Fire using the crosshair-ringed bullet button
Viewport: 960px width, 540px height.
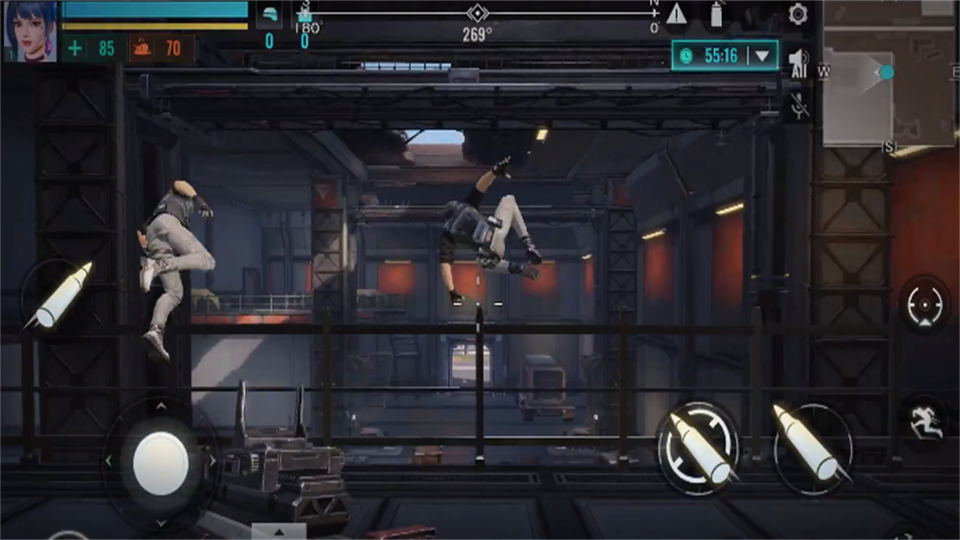(x=697, y=446)
